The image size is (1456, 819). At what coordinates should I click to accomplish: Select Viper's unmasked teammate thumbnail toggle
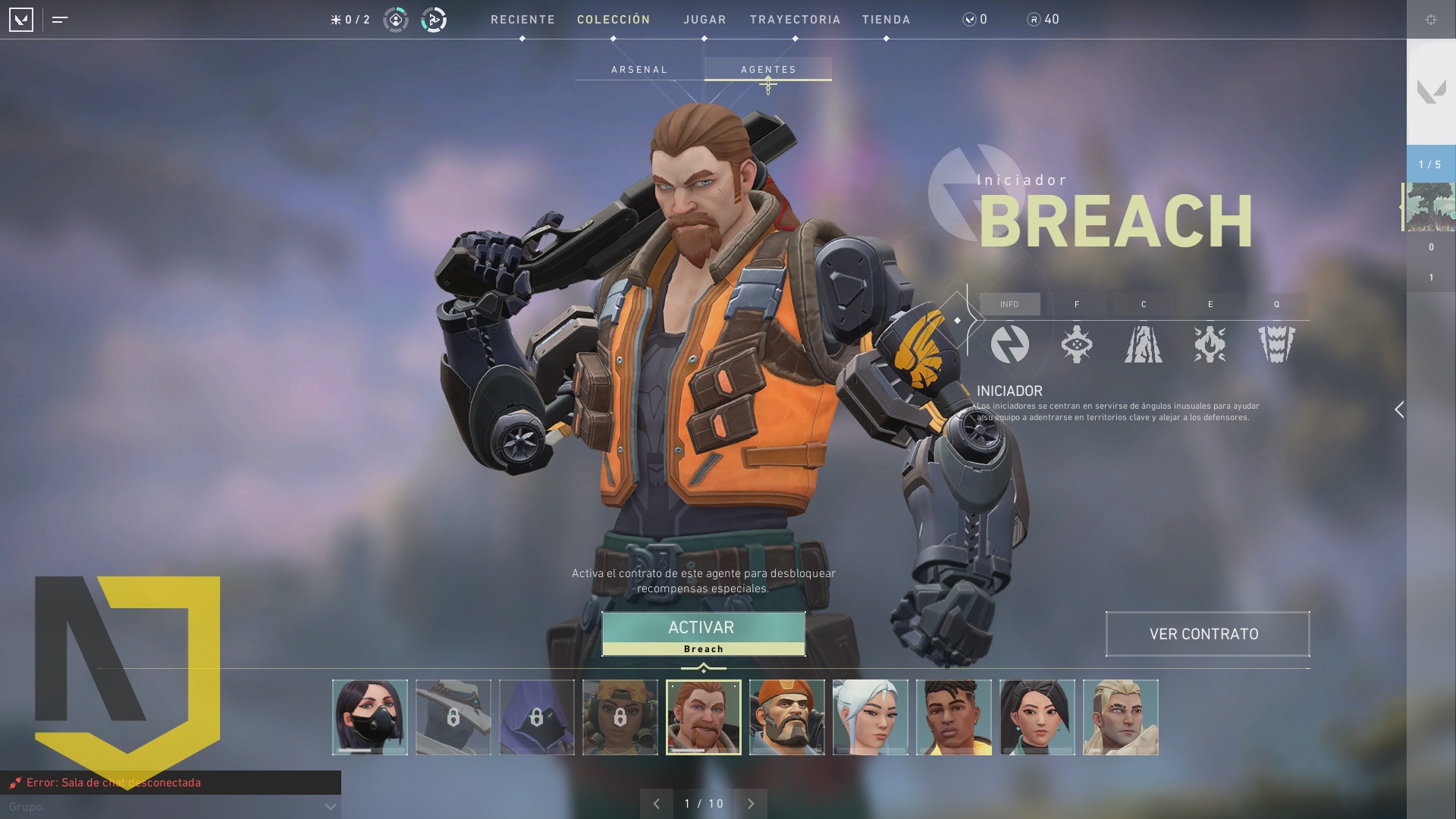[x=370, y=717]
